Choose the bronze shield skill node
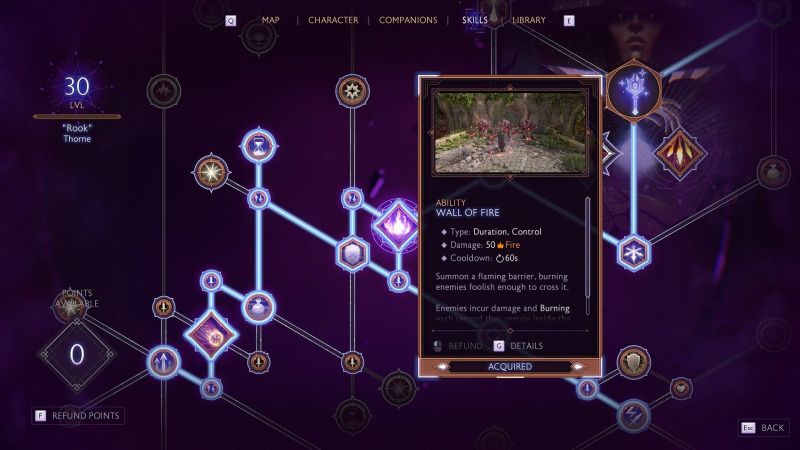This screenshot has height=450, width=800. (x=633, y=362)
